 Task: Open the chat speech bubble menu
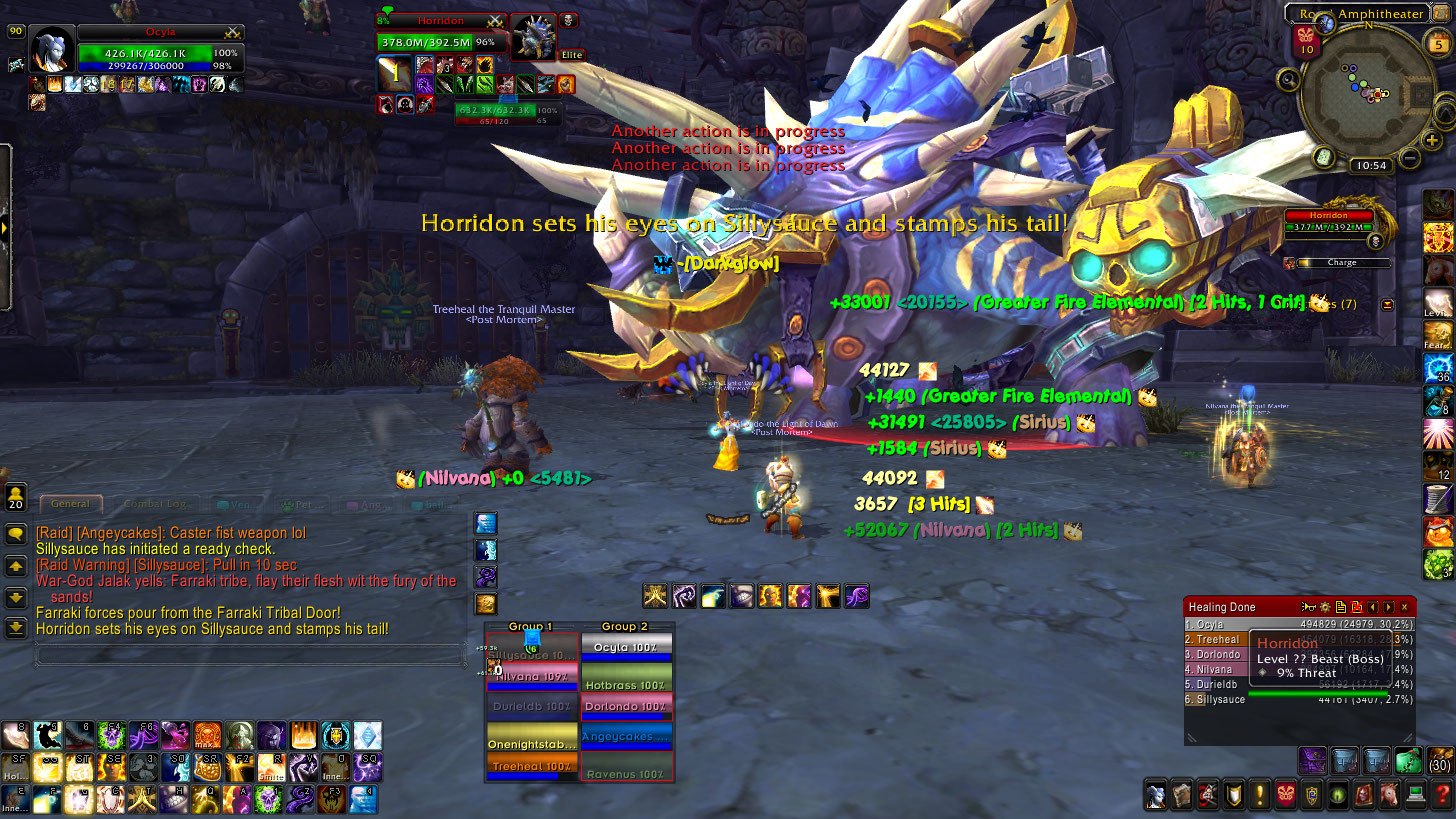pyautogui.click(x=16, y=534)
